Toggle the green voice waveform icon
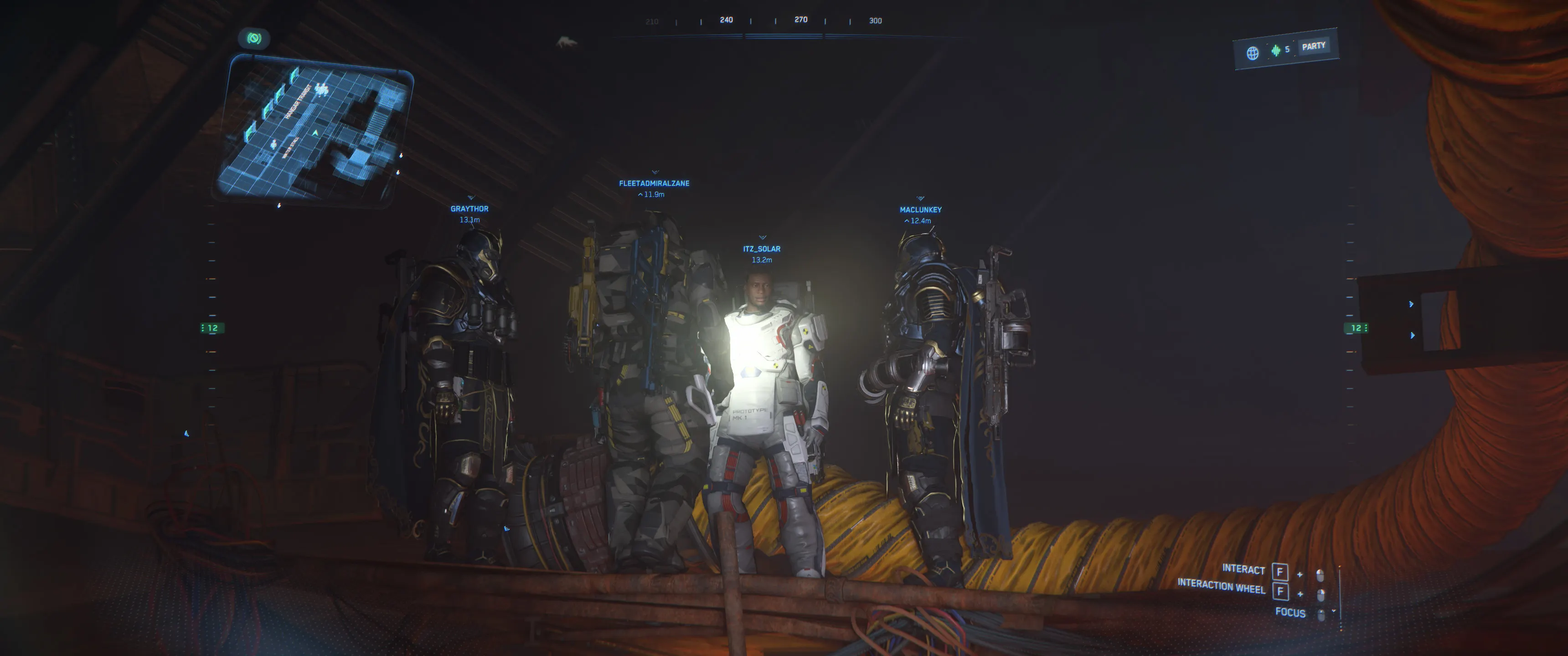Viewport: 1568px width, 656px height. tap(1275, 51)
